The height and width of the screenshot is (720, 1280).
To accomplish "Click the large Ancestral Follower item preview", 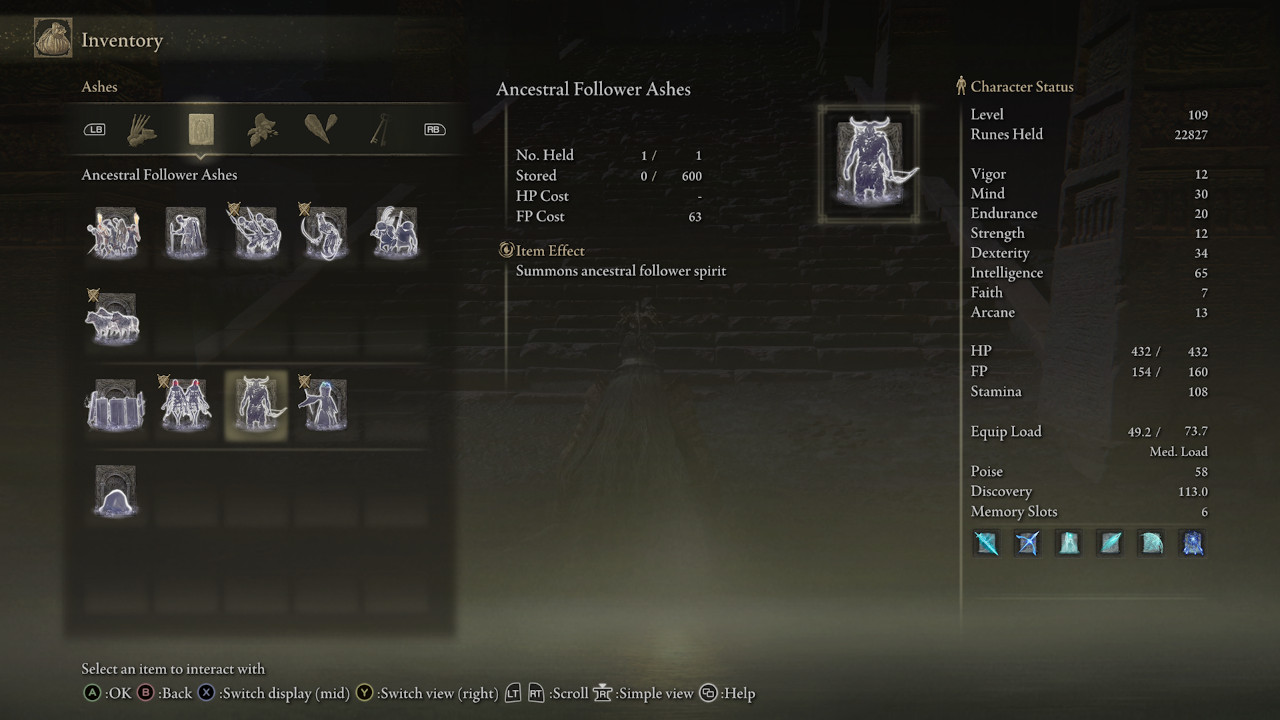I will coord(869,164).
